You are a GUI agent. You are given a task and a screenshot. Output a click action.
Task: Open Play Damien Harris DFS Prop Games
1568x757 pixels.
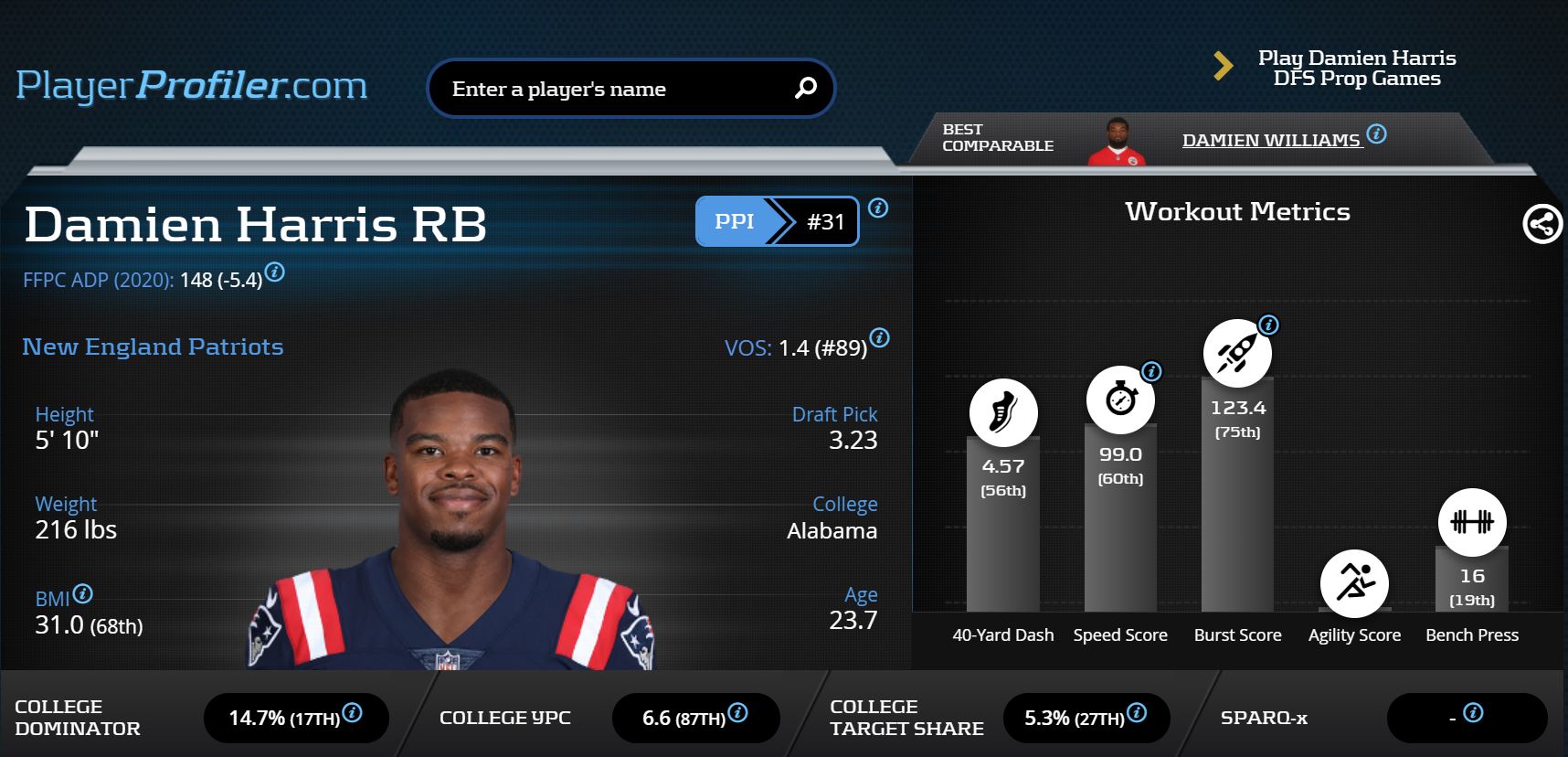[1356, 68]
